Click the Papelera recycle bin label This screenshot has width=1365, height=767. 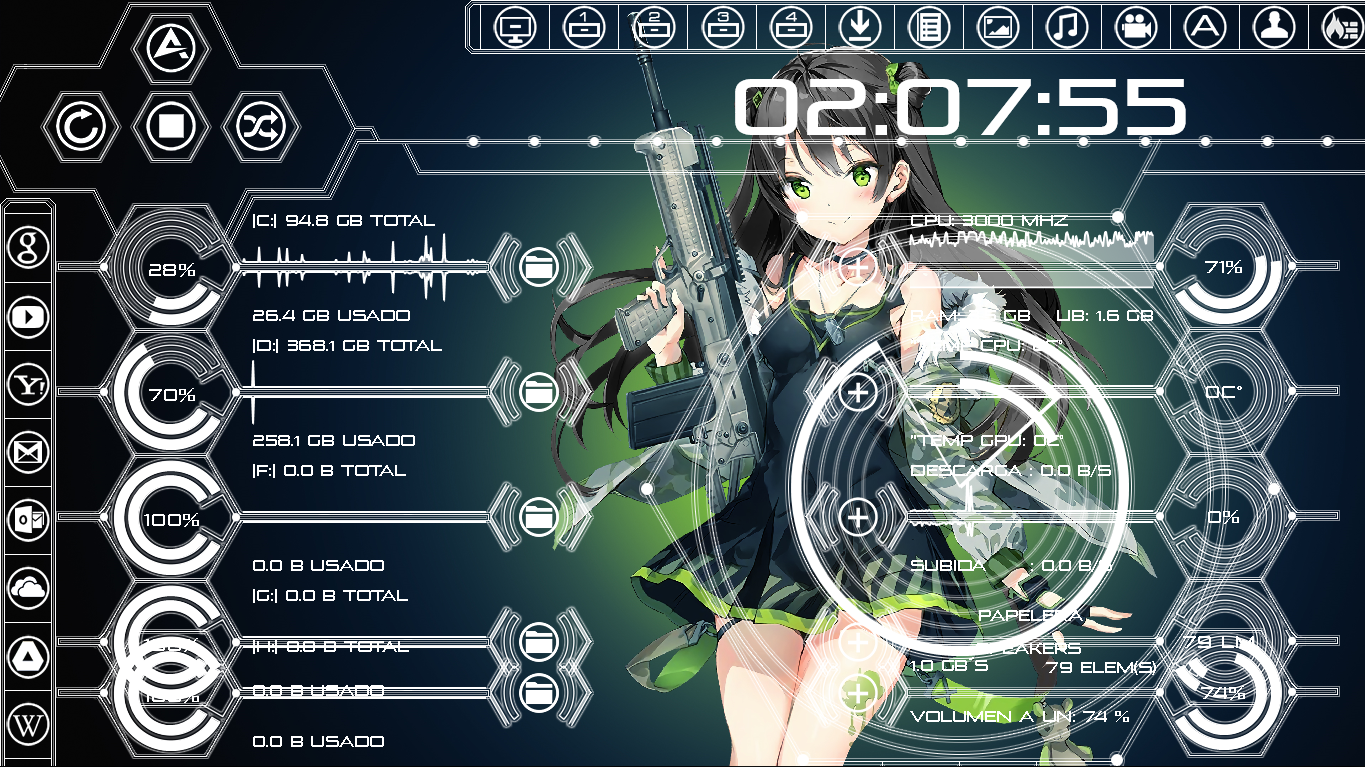click(1031, 617)
